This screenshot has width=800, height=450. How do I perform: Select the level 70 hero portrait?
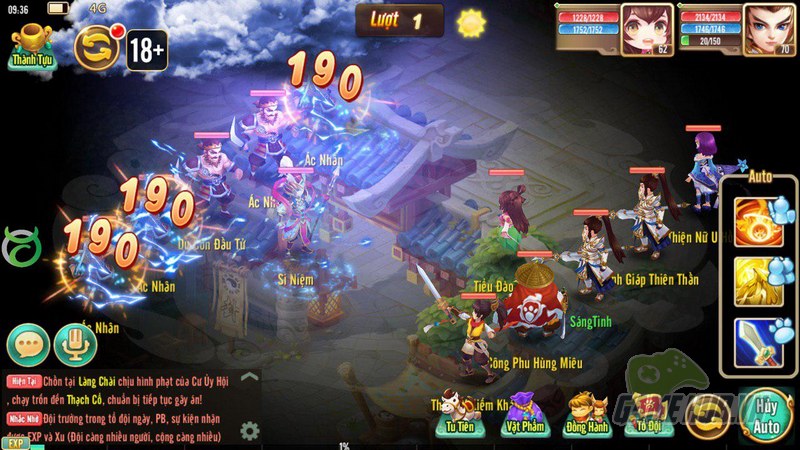point(765,28)
